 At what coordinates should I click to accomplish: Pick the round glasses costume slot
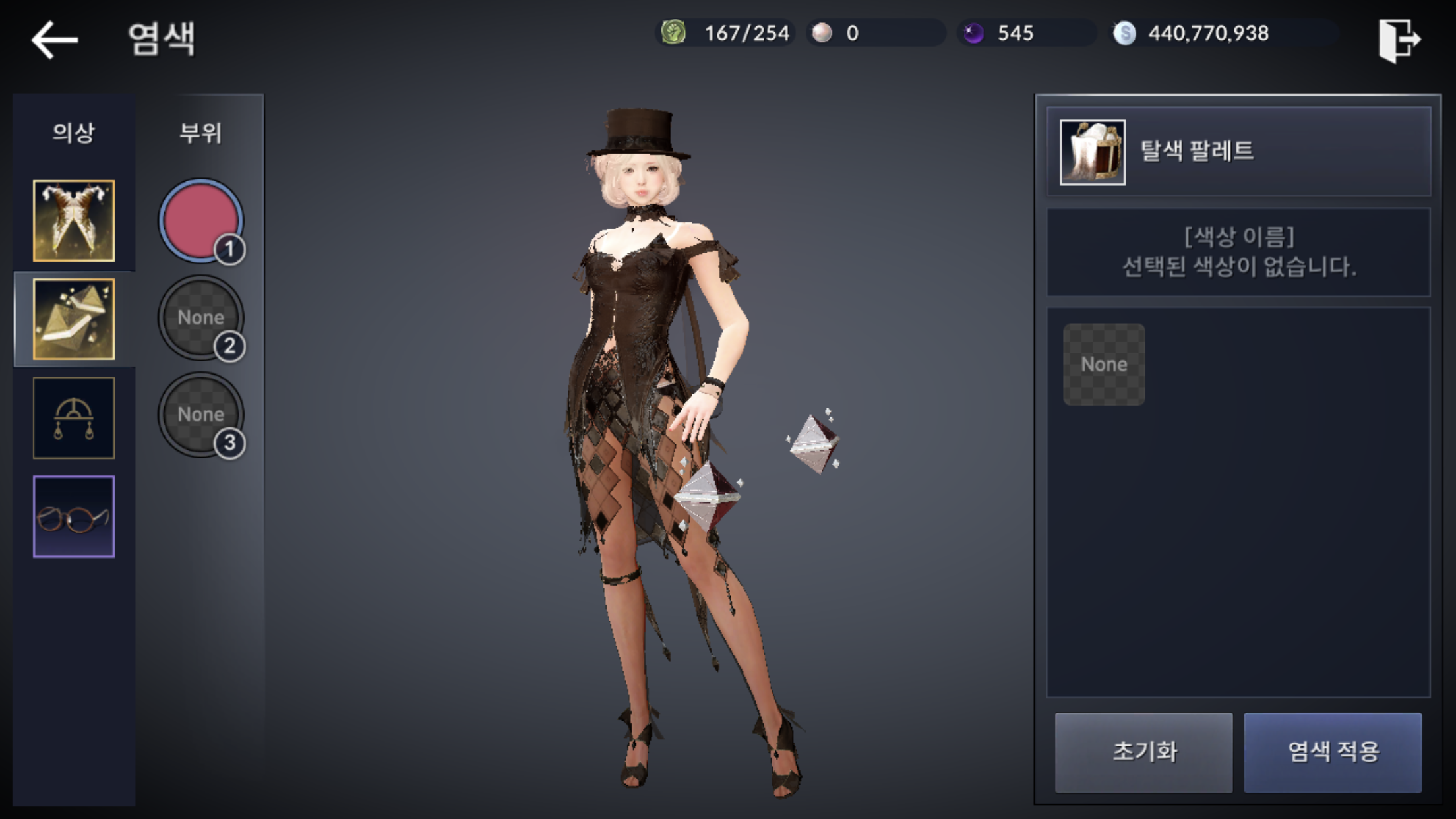point(74,516)
